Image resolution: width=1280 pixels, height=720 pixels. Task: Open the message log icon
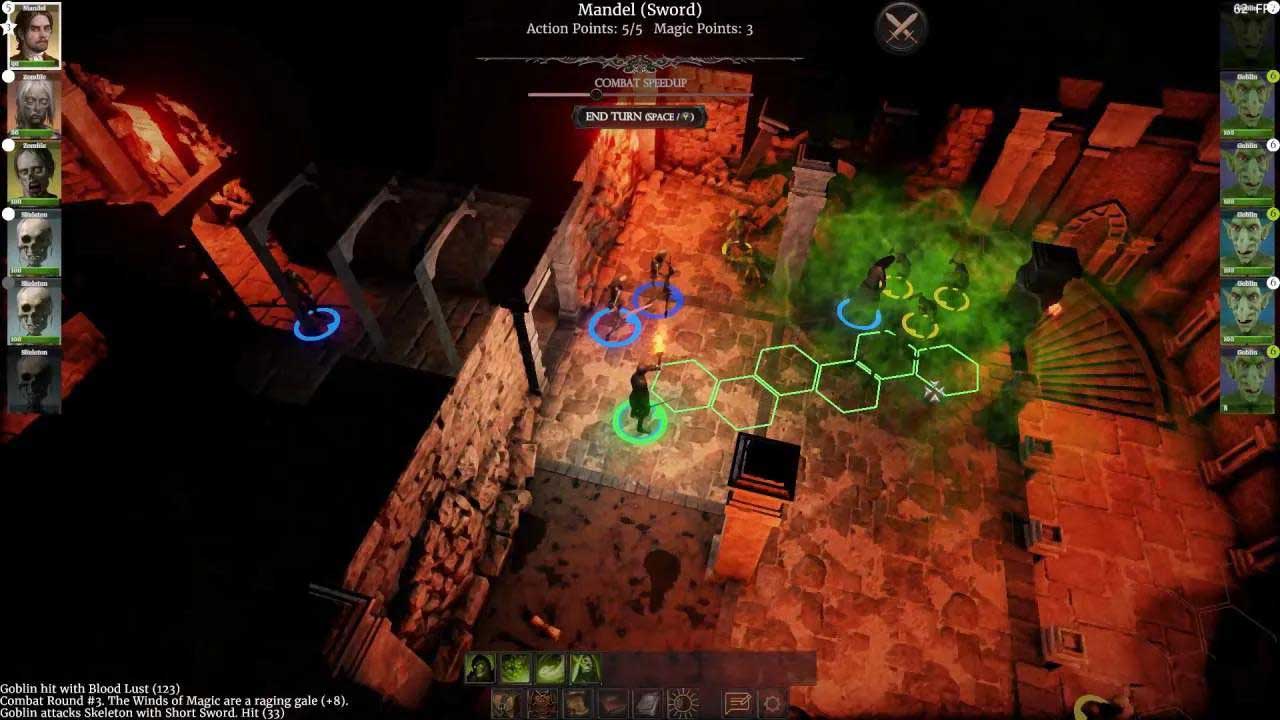tap(738, 704)
